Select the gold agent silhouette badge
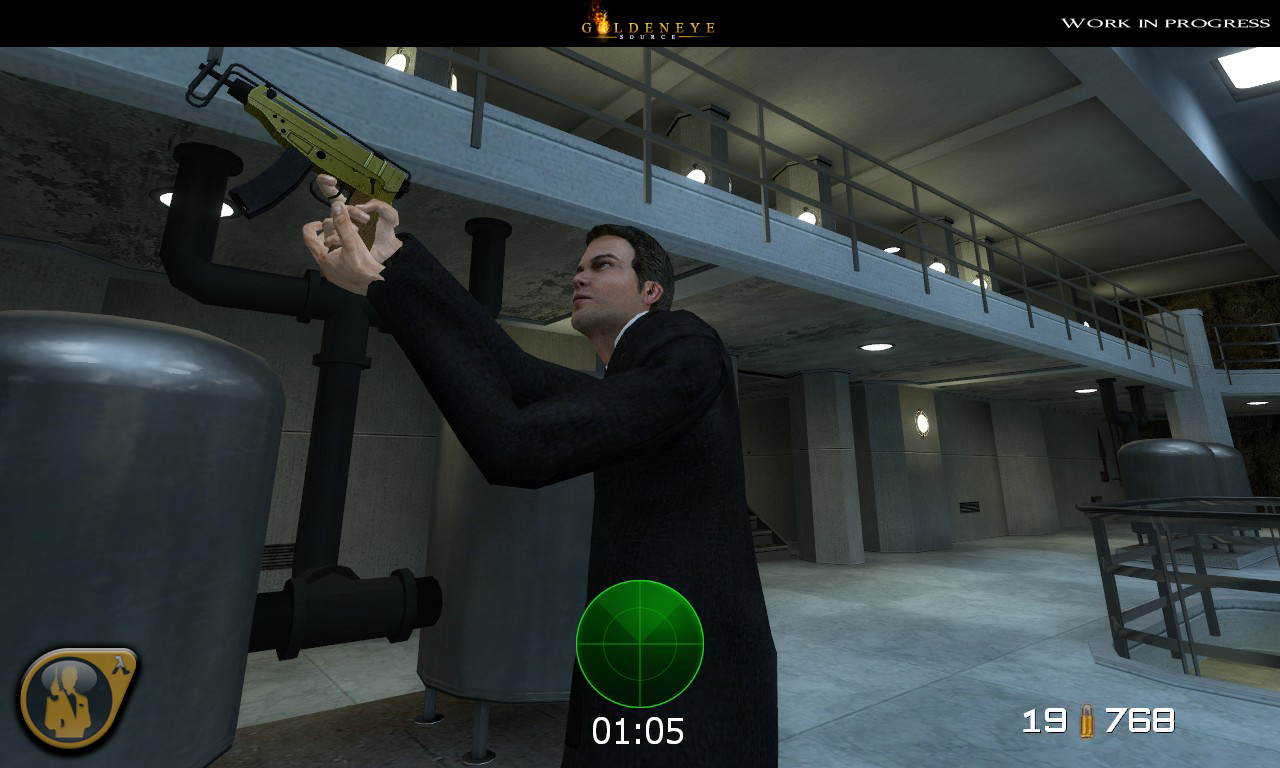 tap(74, 698)
